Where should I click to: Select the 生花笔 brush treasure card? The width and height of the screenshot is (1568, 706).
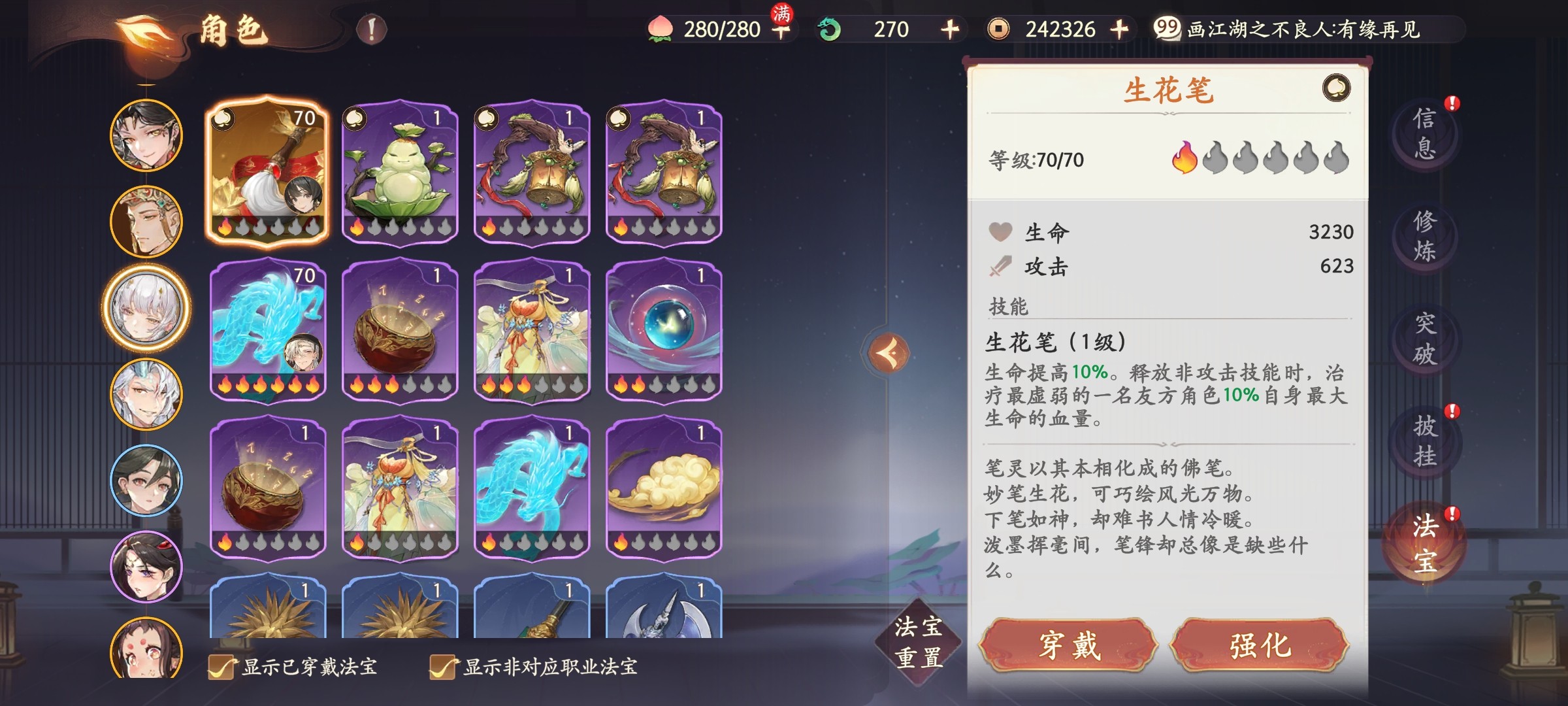click(267, 171)
